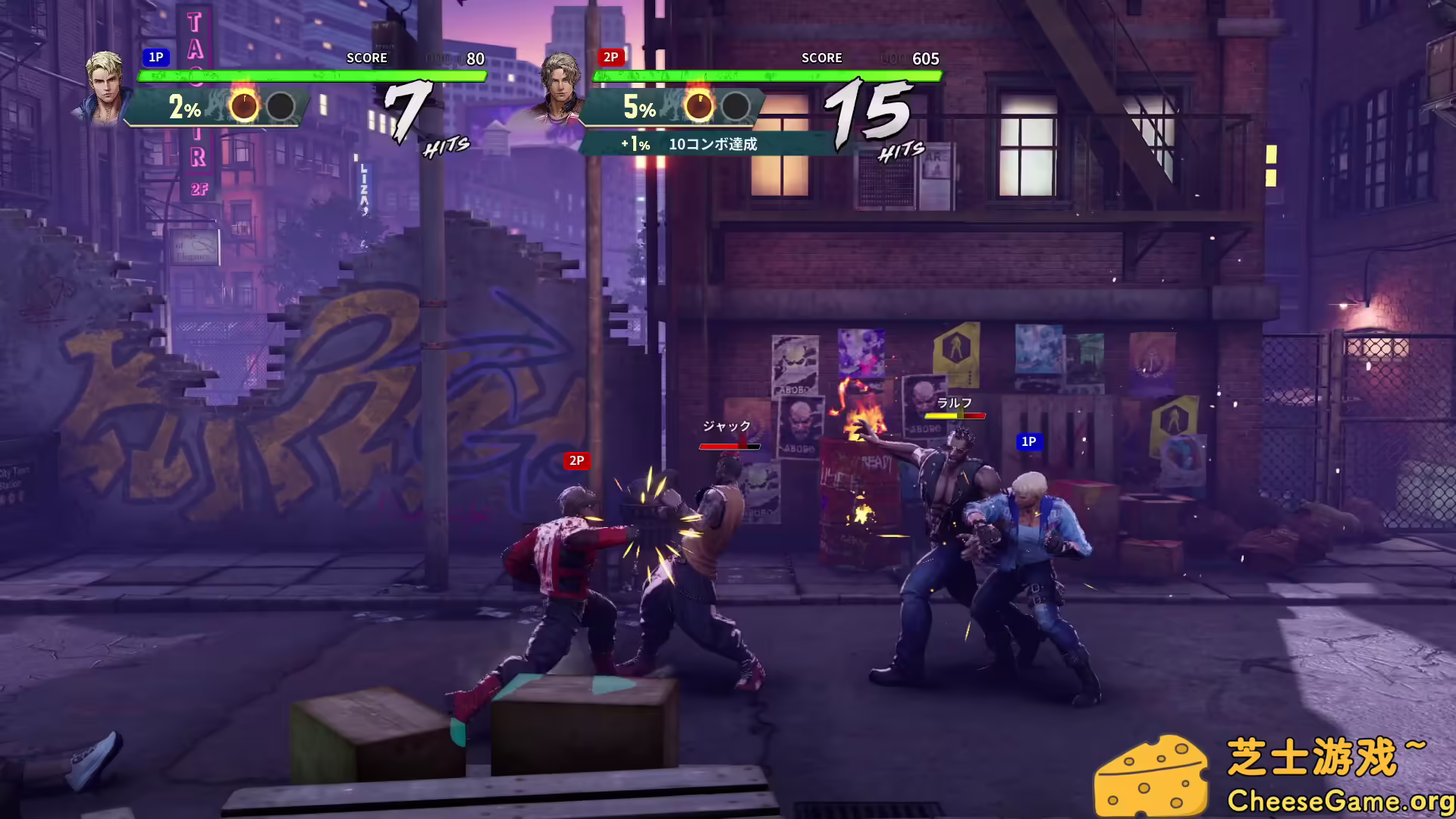Click the darkened special orb for player 2
1456x819 pixels.
734,106
